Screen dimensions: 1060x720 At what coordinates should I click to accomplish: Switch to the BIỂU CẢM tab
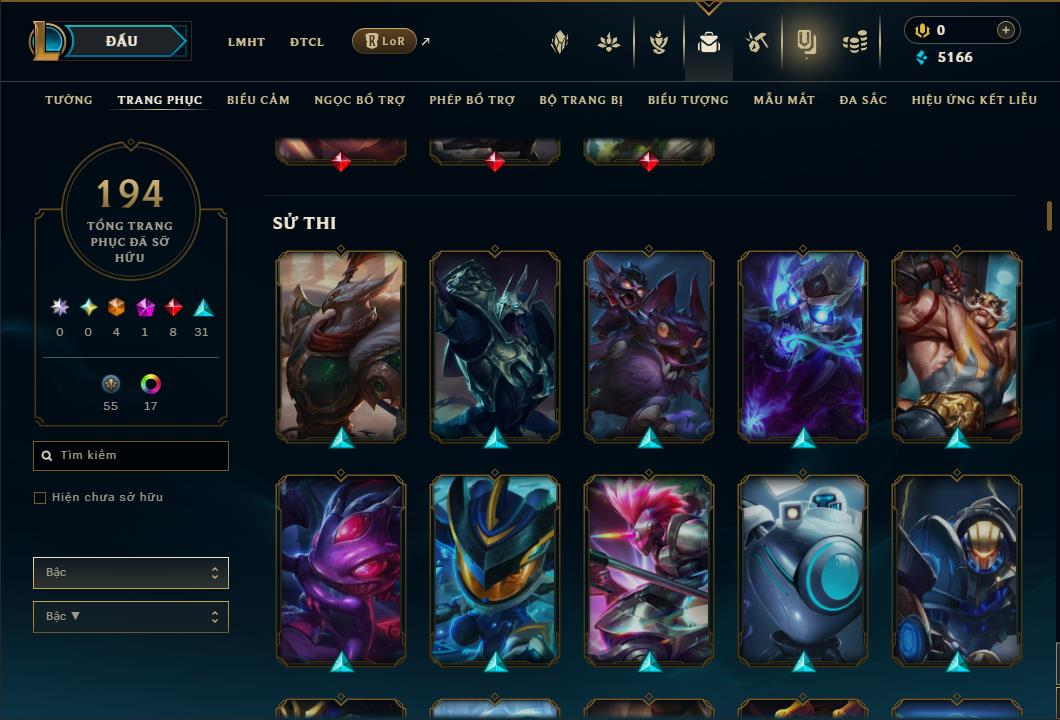258,100
